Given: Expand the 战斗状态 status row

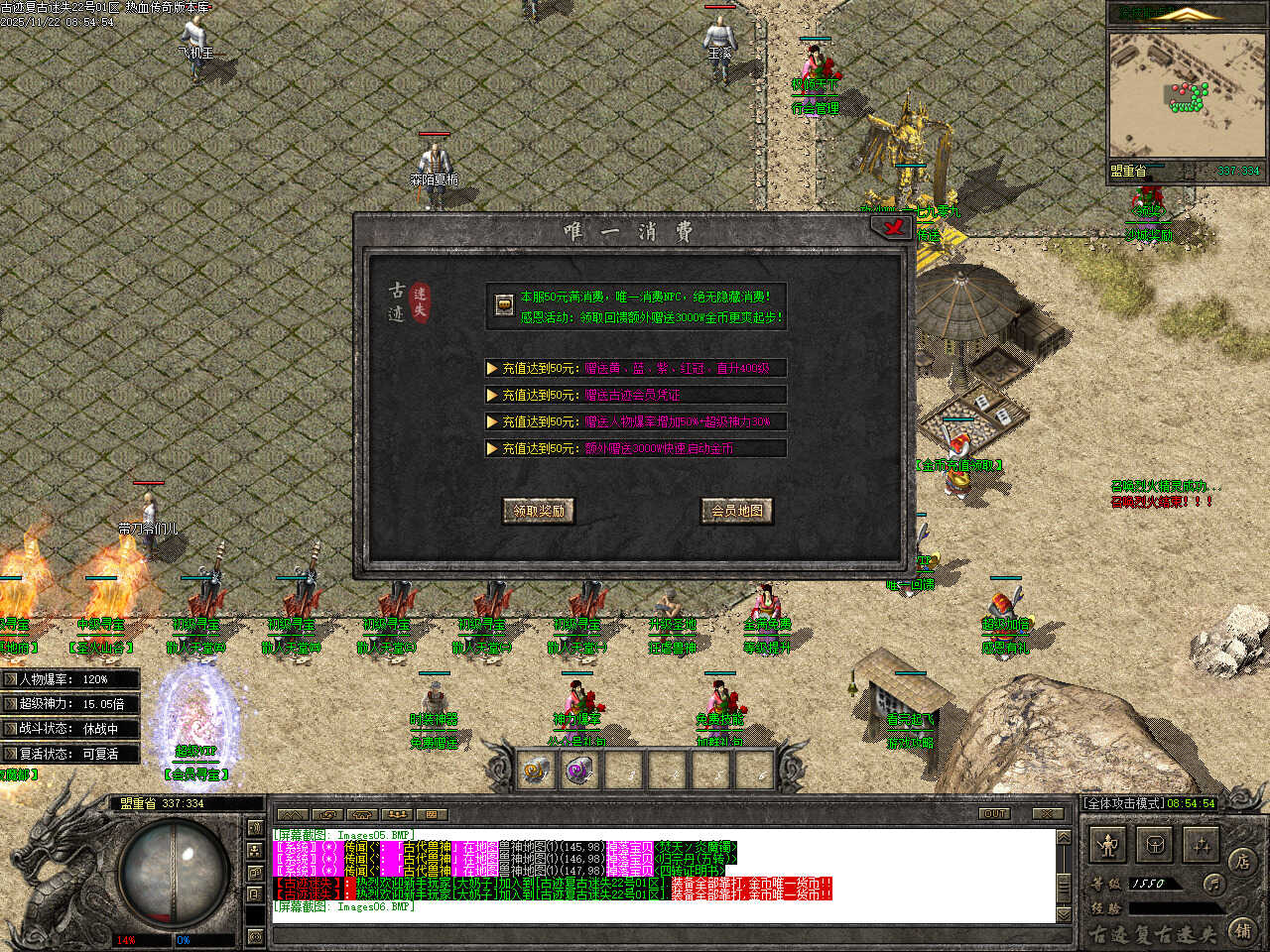Looking at the screenshot, I should [x=69, y=729].
